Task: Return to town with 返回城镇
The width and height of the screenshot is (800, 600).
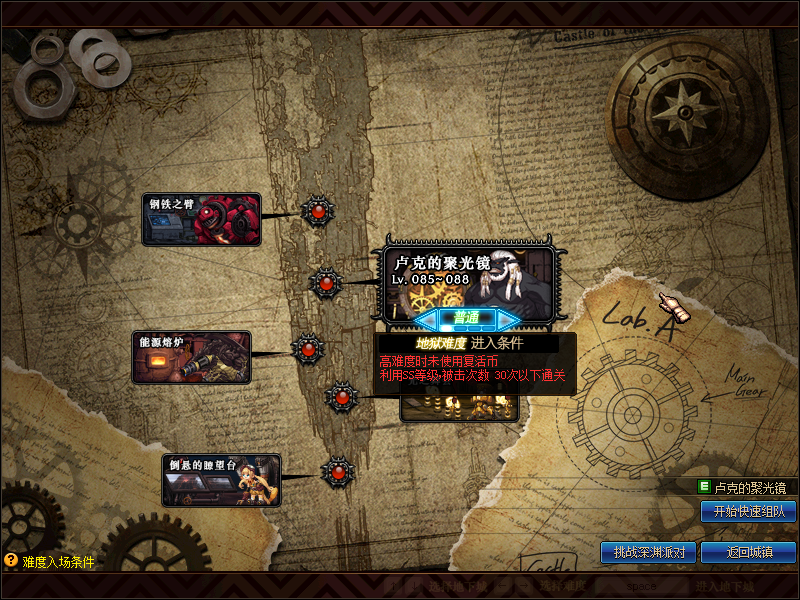Action: [748, 552]
